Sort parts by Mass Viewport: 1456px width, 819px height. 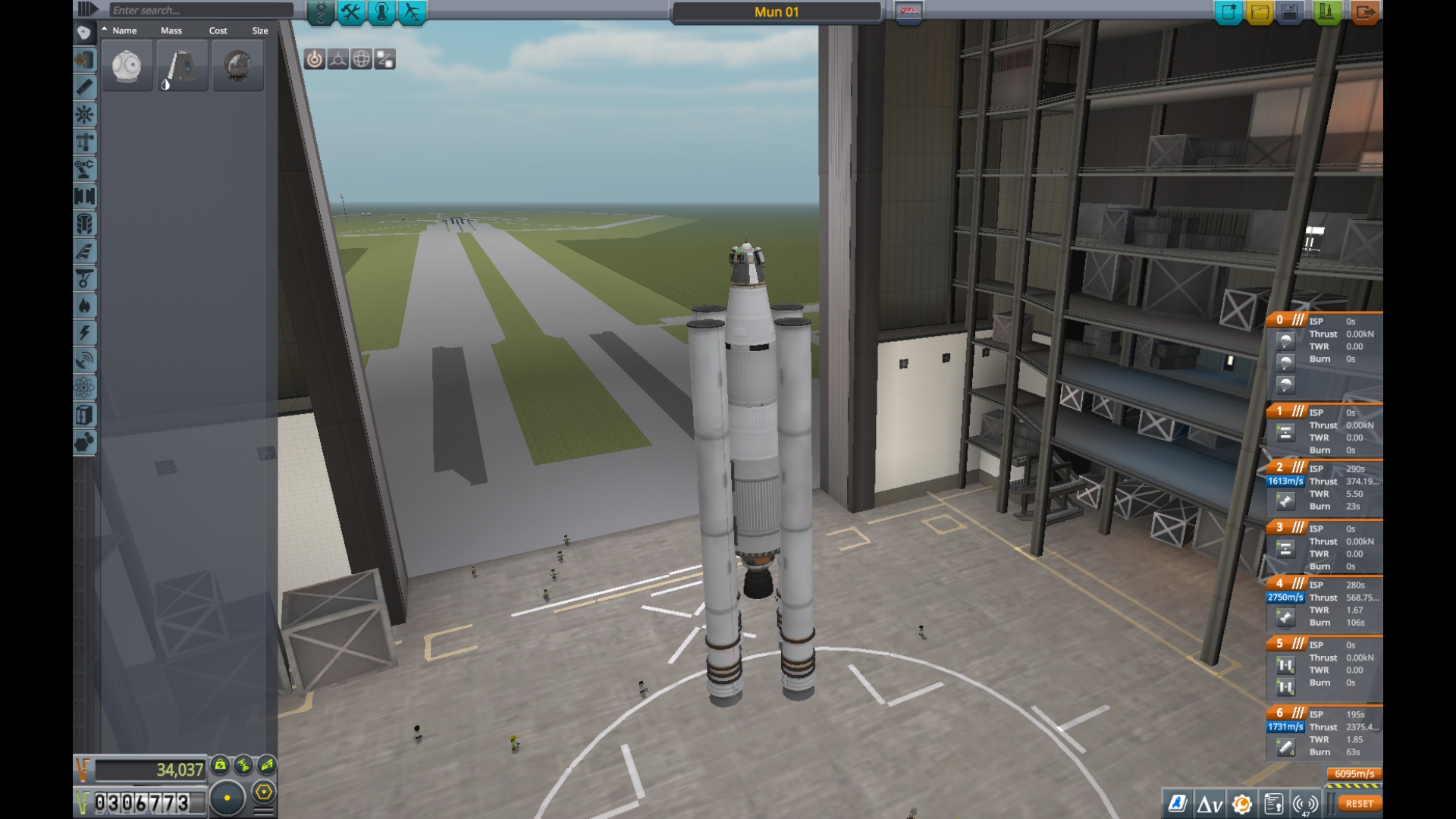tap(171, 31)
